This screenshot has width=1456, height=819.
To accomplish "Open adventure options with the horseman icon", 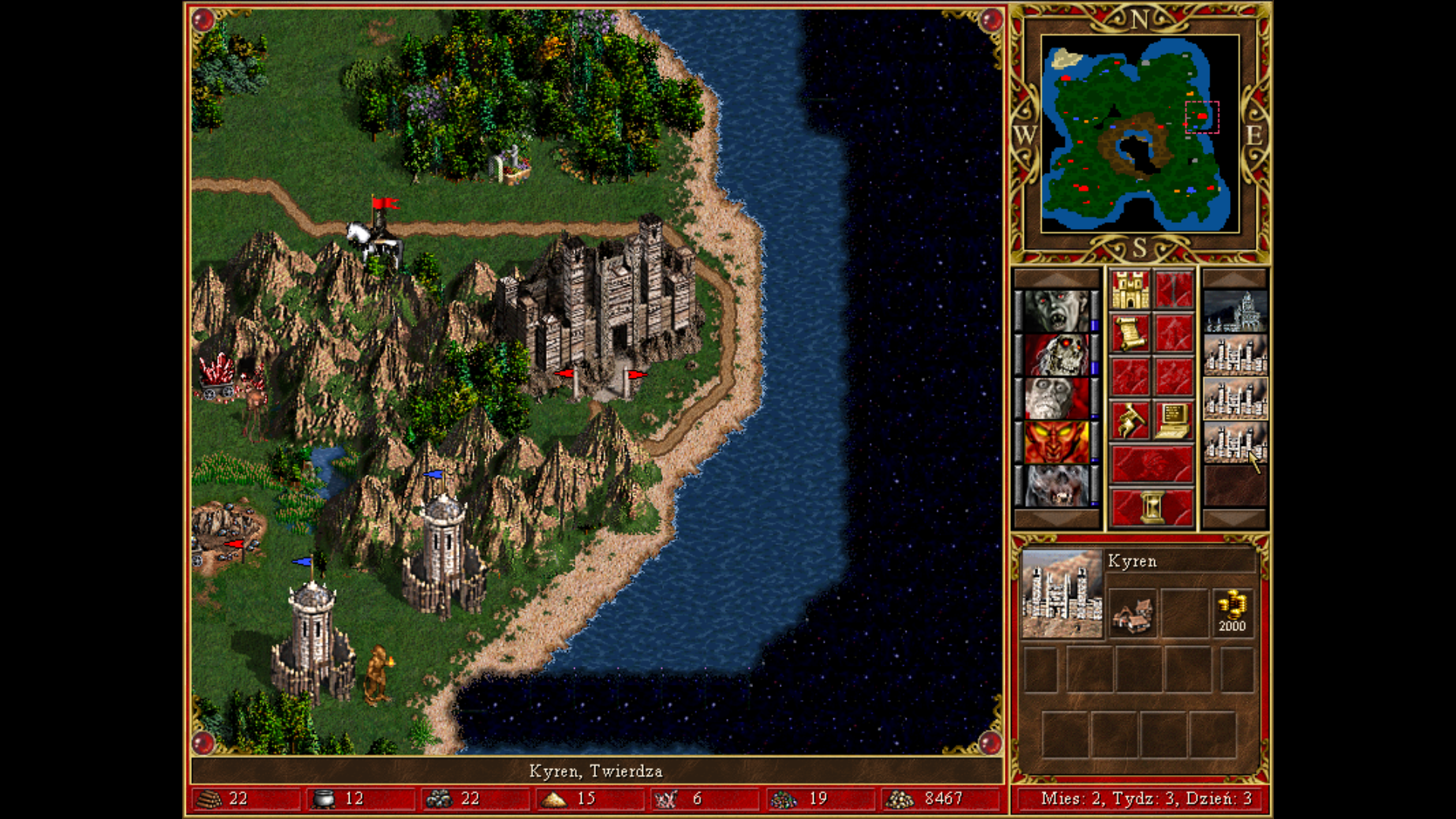I will [1130, 420].
